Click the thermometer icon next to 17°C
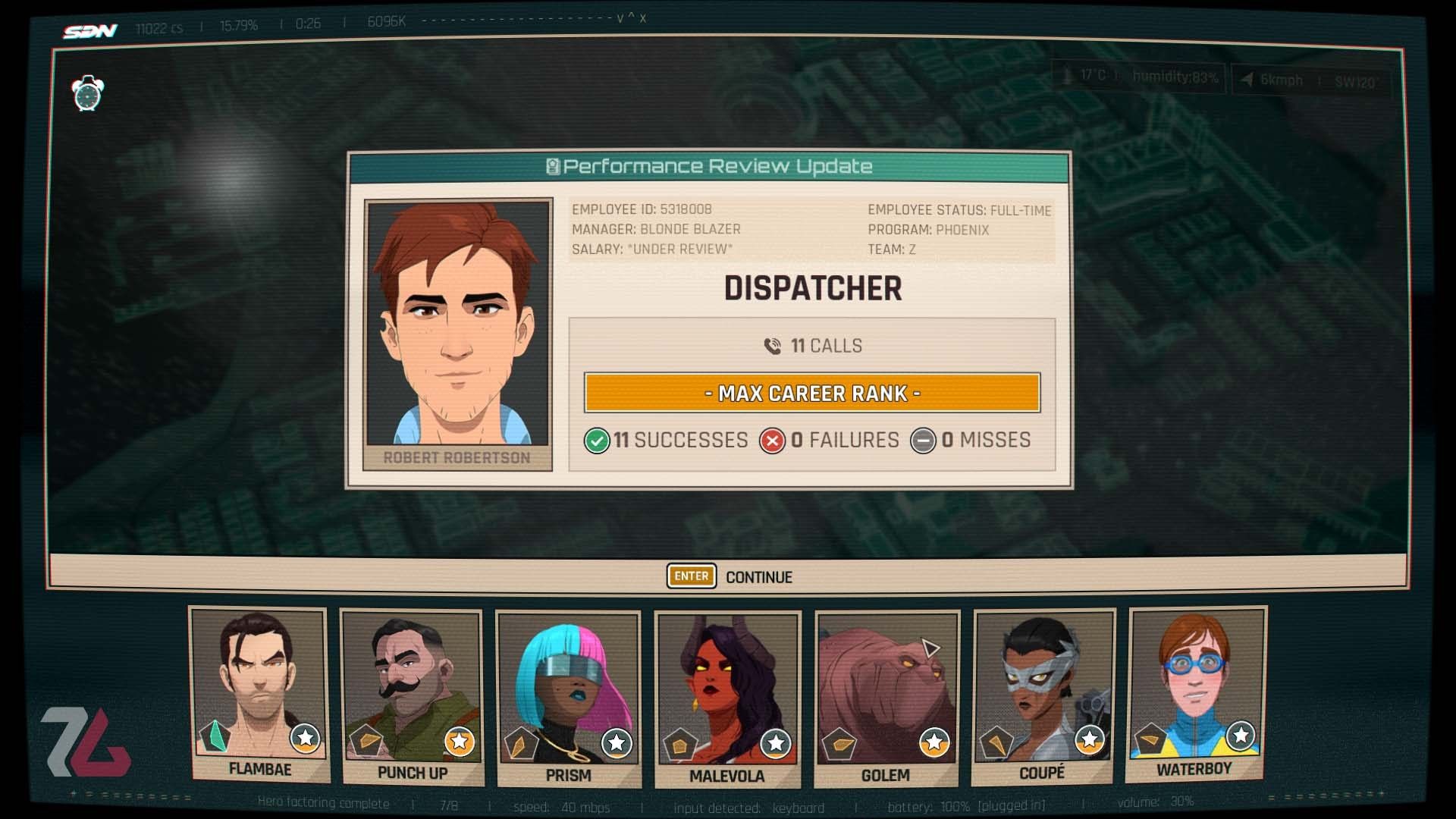 1066,77
